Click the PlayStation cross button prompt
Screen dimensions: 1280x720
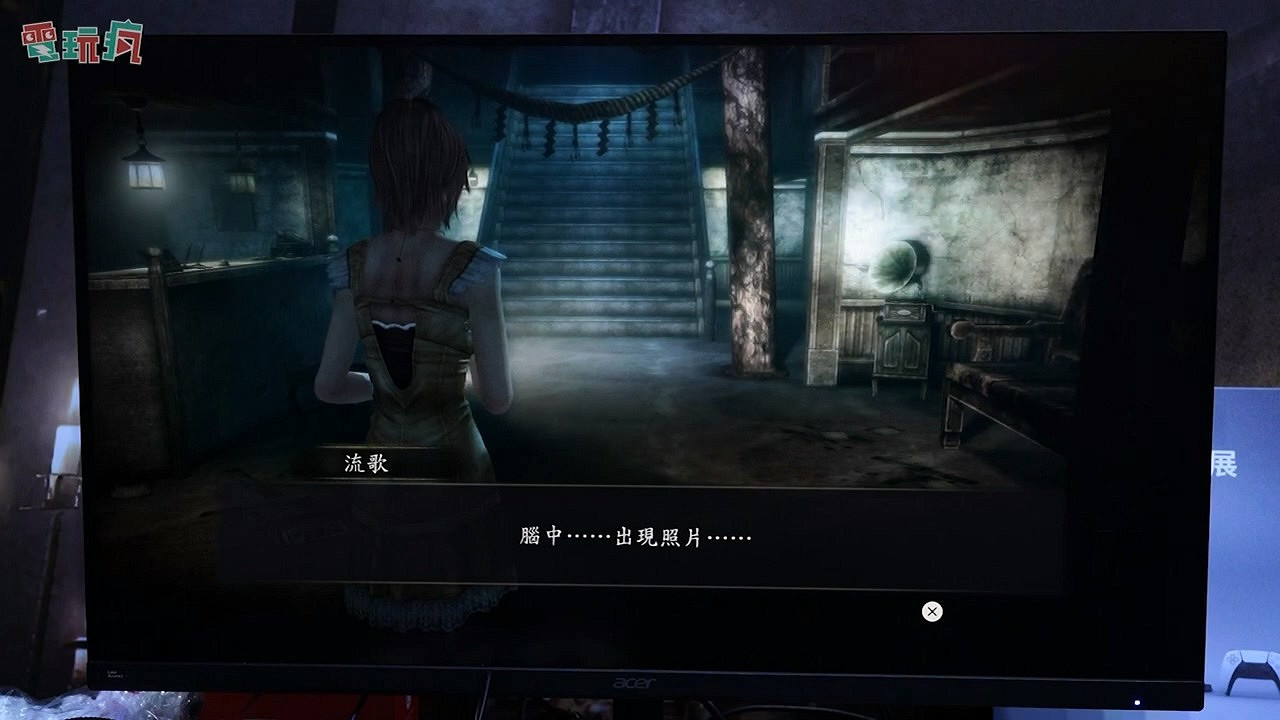click(x=931, y=611)
